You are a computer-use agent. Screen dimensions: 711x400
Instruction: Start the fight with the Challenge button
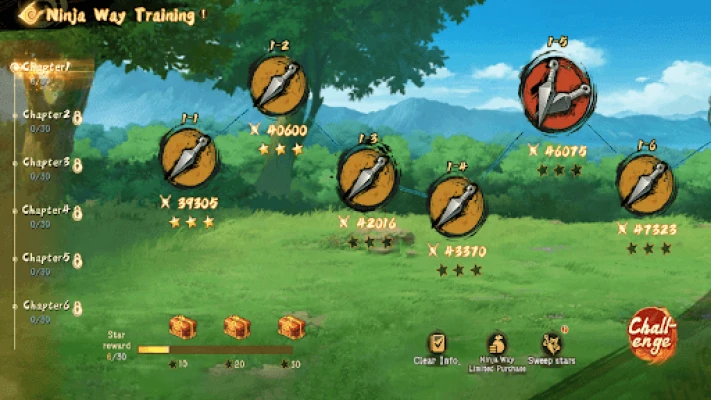pyautogui.click(x=652, y=335)
